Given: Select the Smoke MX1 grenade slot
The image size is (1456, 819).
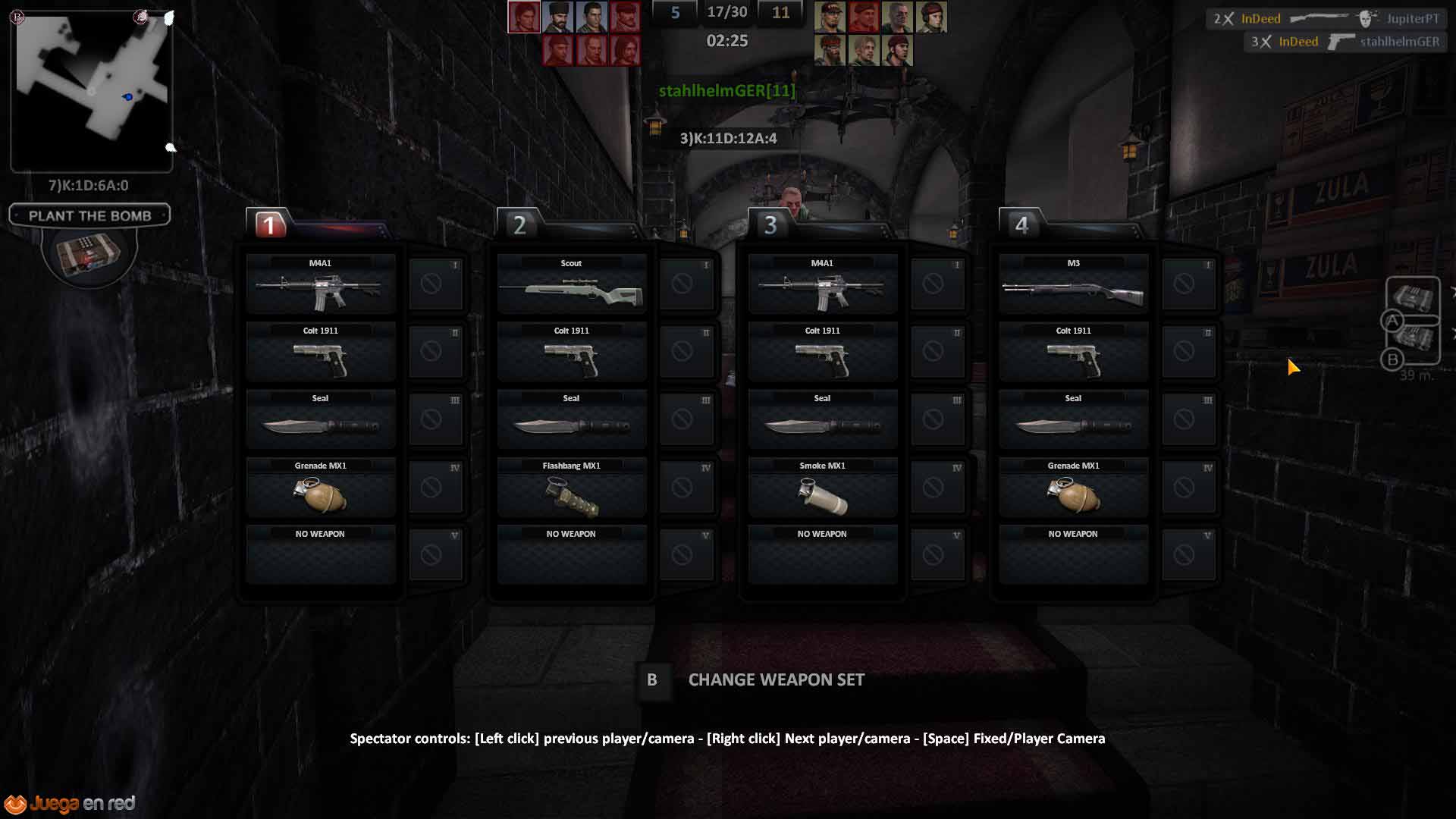Looking at the screenshot, I should click(822, 488).
